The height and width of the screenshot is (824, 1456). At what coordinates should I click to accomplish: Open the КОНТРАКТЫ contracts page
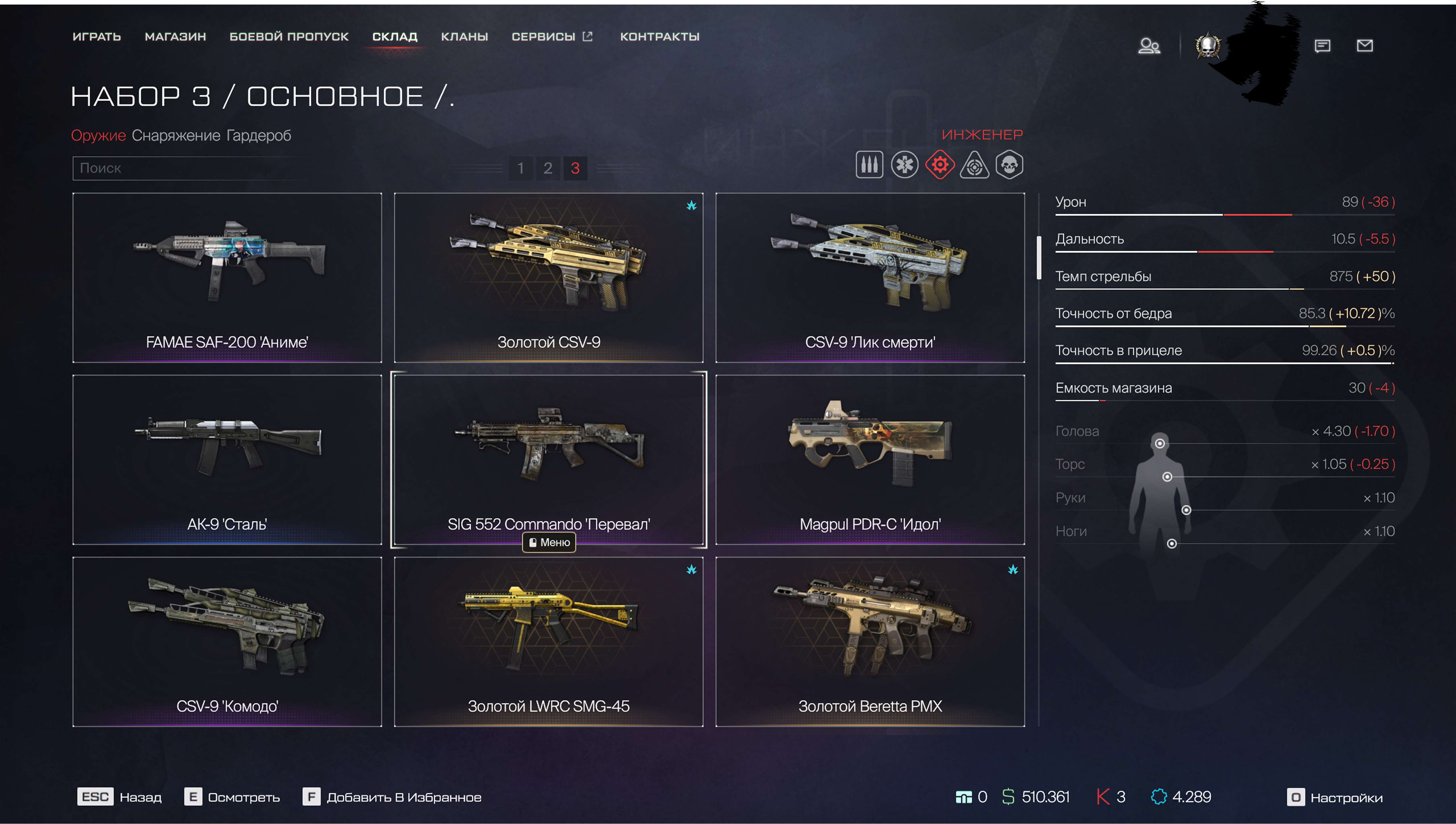(659, 37)
